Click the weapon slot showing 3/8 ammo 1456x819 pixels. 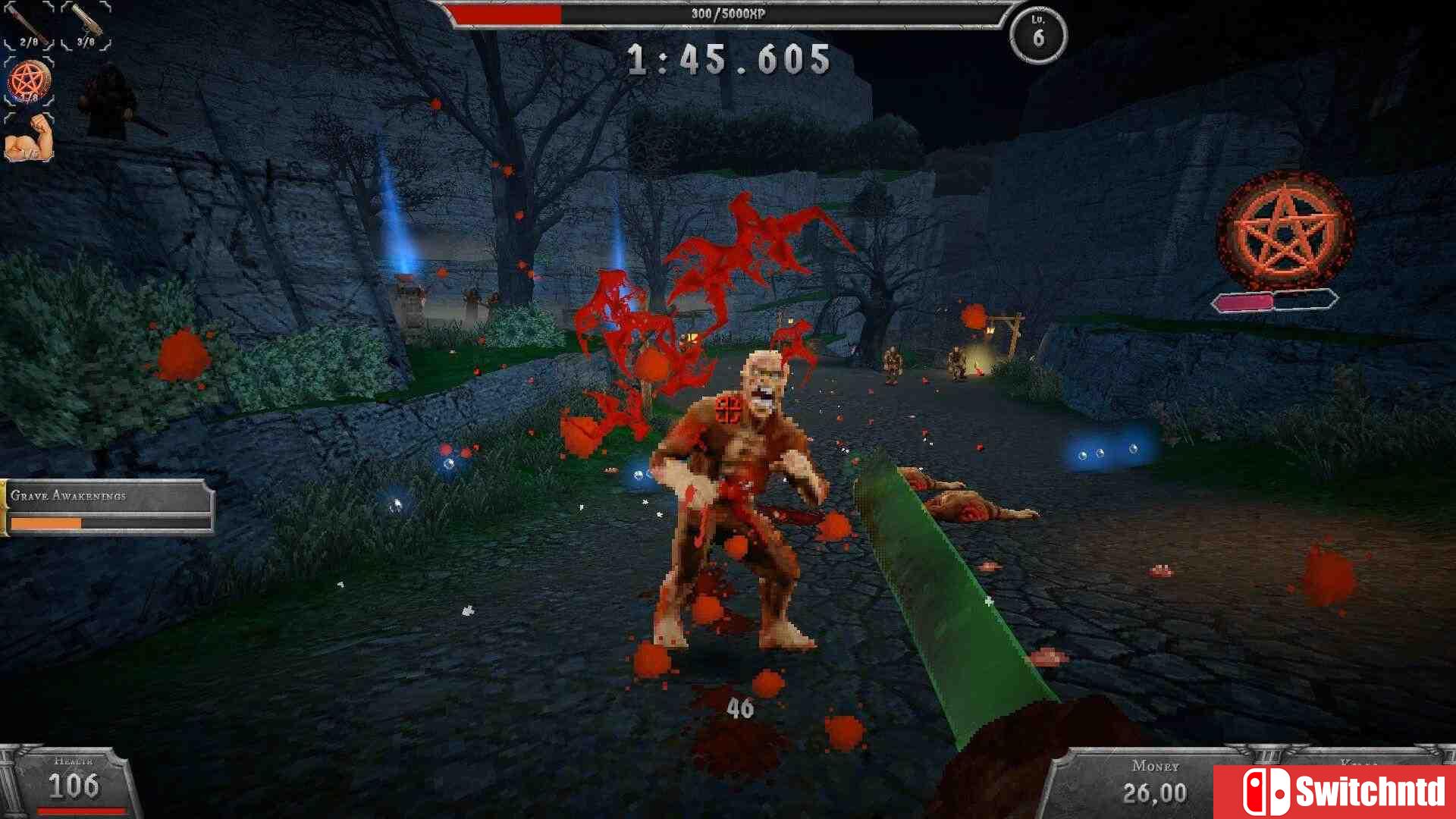83,23
